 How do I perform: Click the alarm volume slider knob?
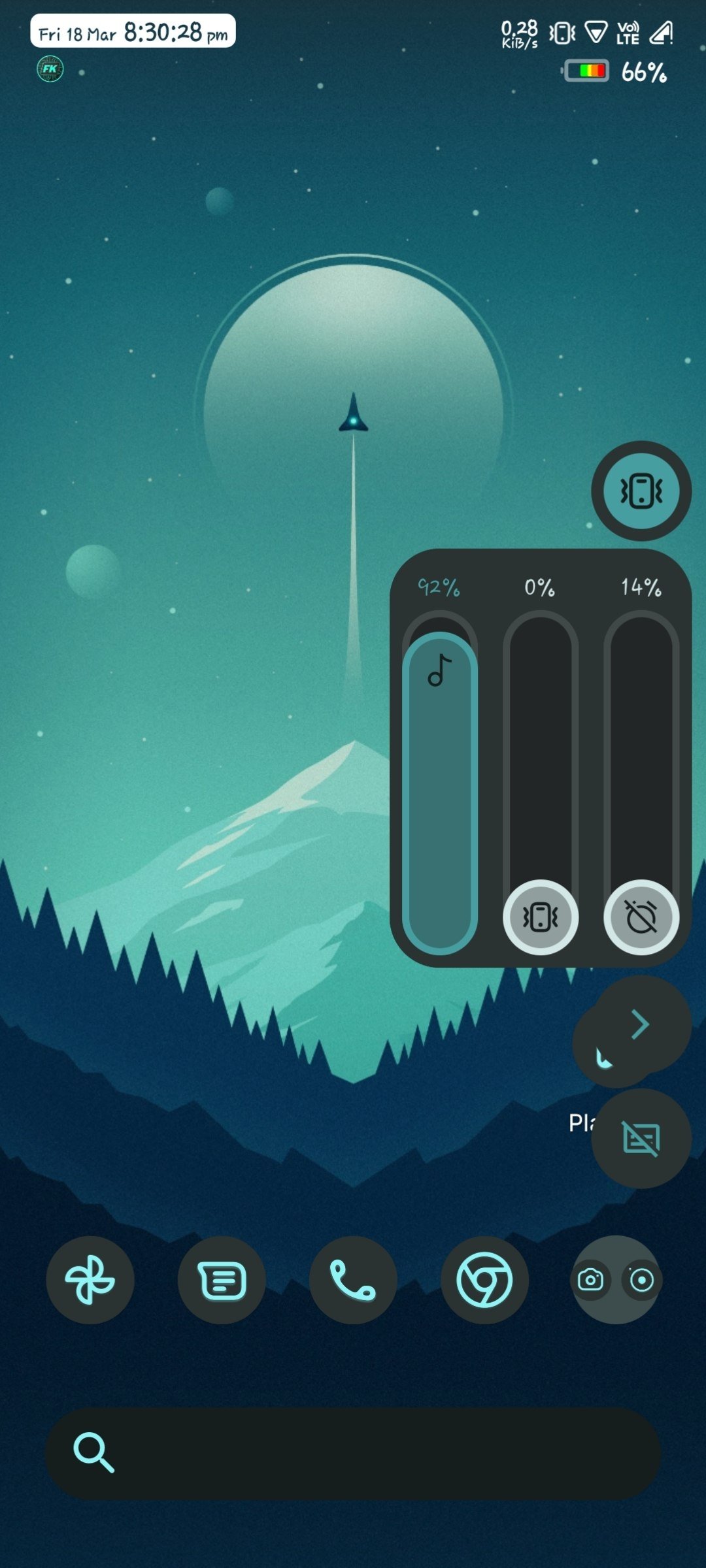click(641, 917)
